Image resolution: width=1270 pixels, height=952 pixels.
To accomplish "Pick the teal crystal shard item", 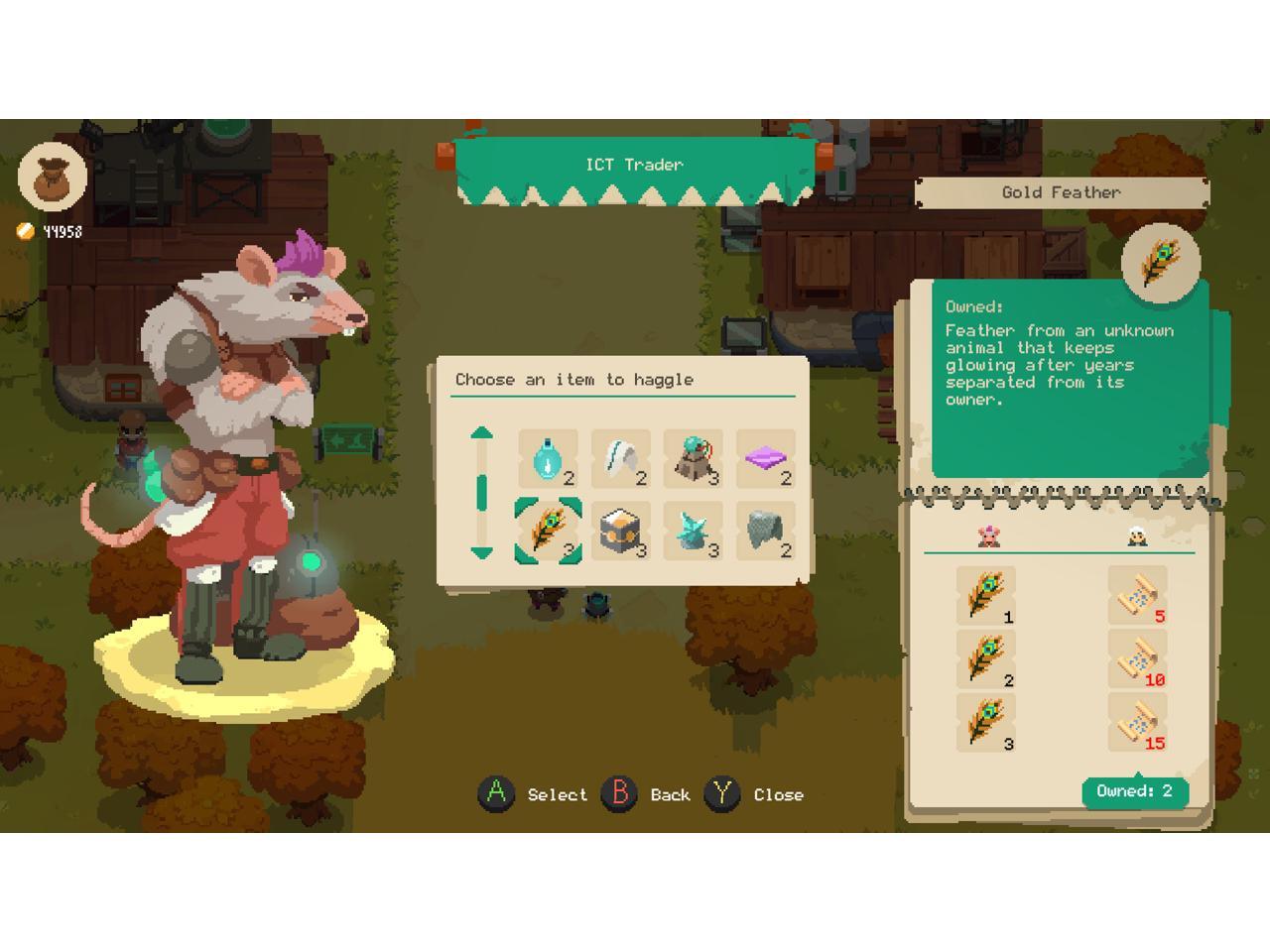I will pyautogui.click(x=694, y=532).
